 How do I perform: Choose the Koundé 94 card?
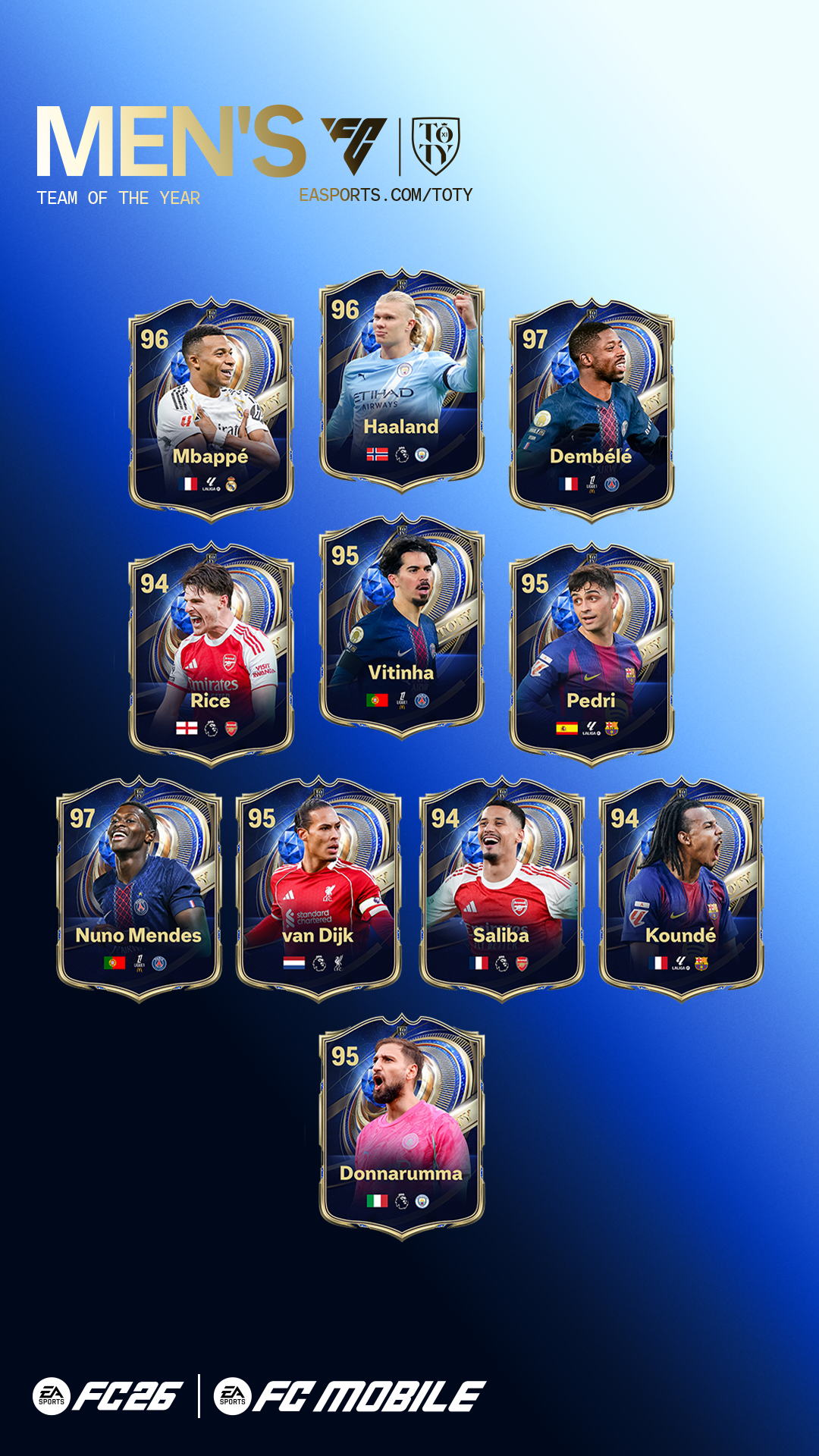681,889
